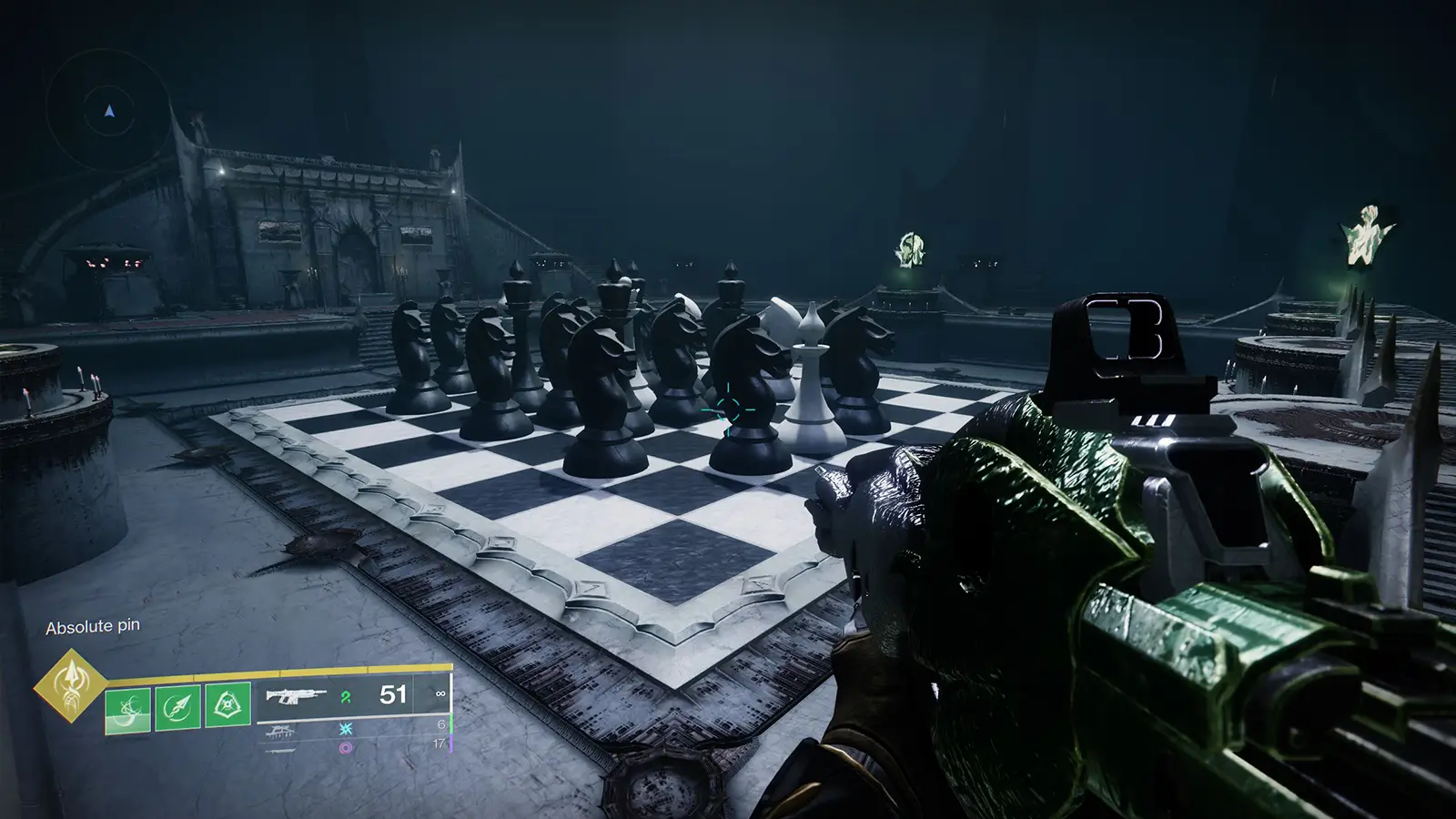Click the compass arrow on the minimap
Viewport: 1456px width, 819px height.
click(x=108, y=111)
